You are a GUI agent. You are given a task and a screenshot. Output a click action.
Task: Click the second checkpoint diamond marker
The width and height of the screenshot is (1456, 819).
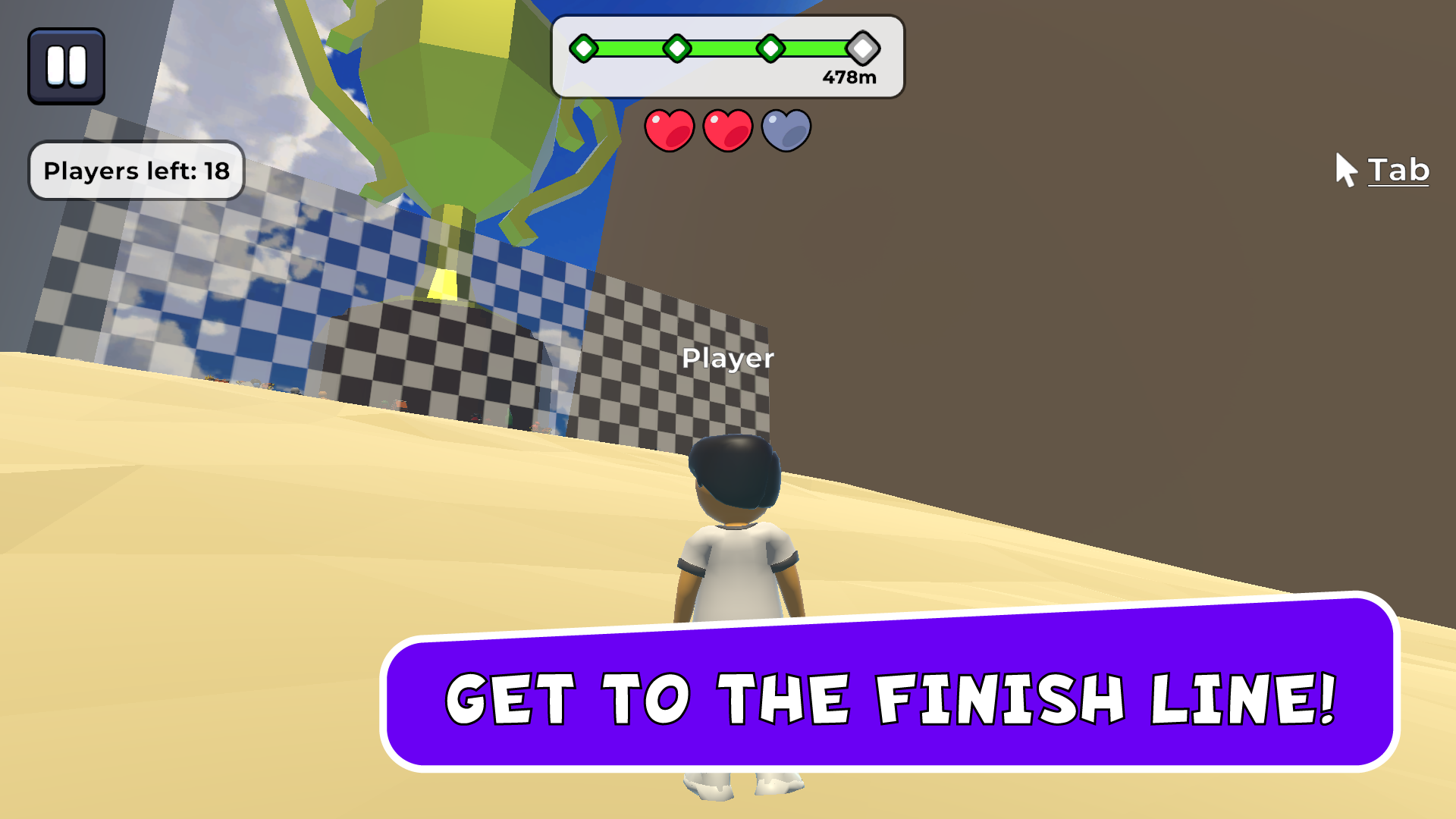pos(677,49)
